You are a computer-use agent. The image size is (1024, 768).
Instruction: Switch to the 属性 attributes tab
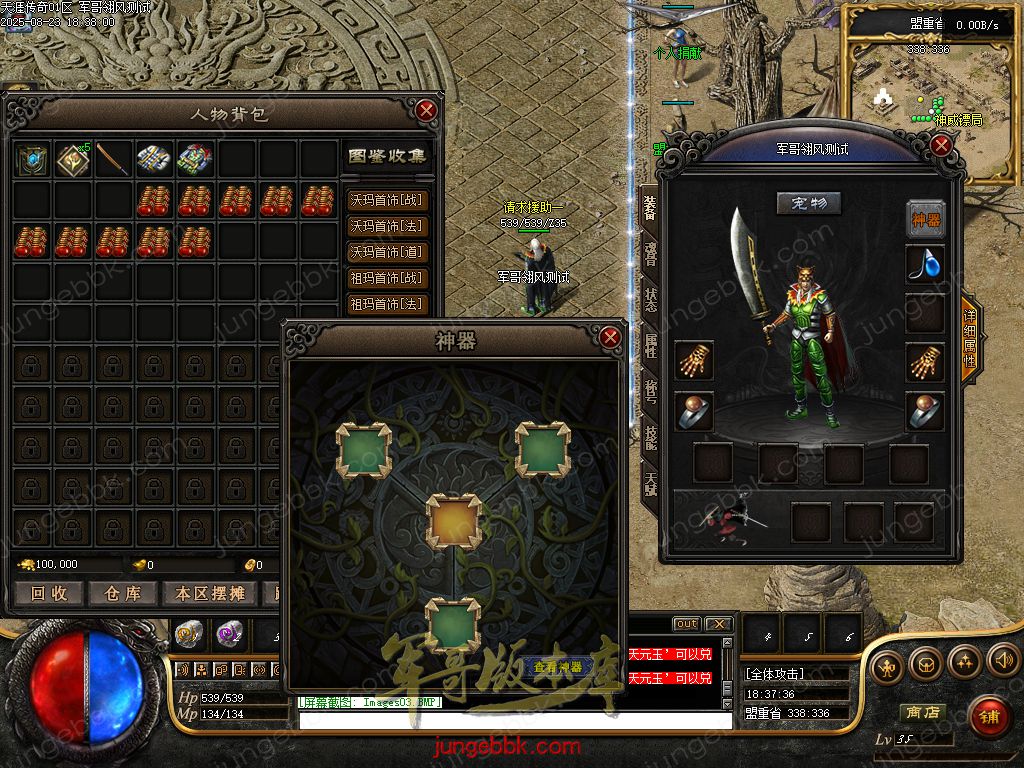(x=650, y=346)
